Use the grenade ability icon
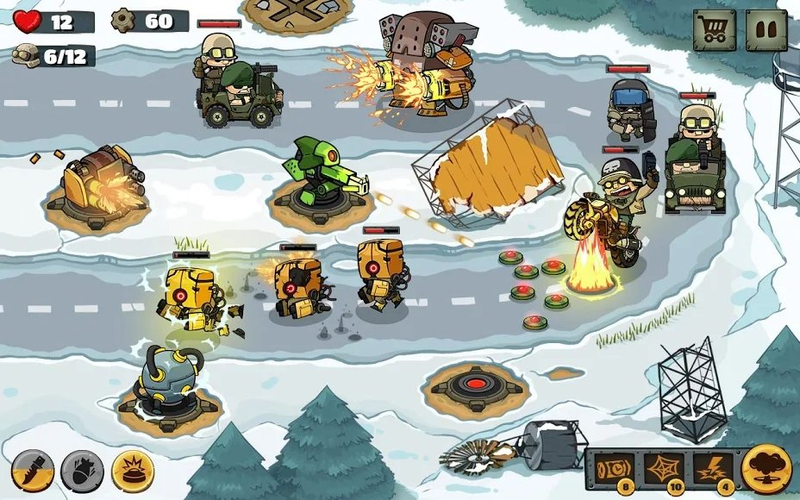The height and width of the screenshot is (500, 800). pyautogui.click(x=82, y=469)
